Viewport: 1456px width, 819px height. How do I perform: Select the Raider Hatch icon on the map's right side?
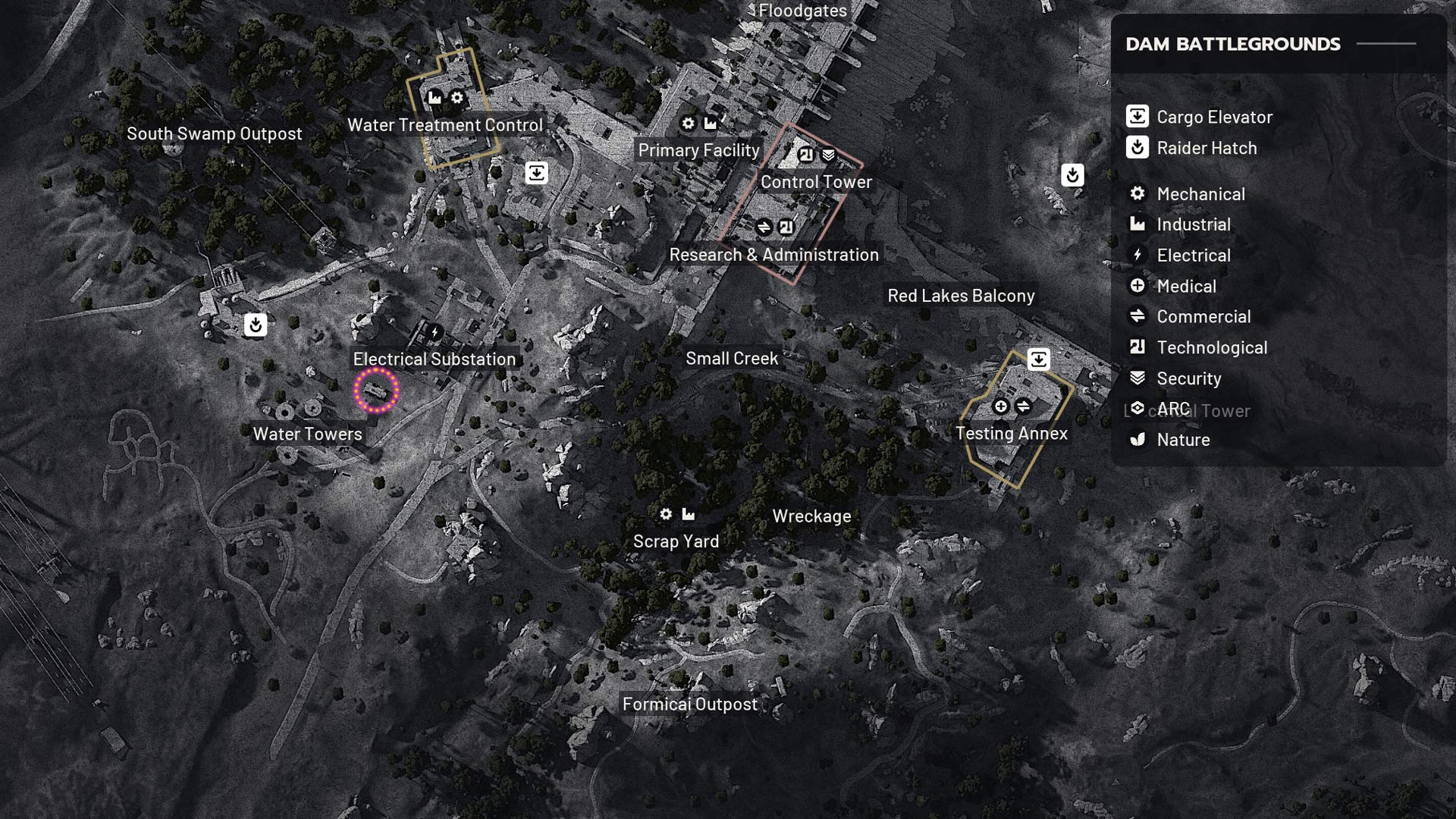tap(1072, 175)
